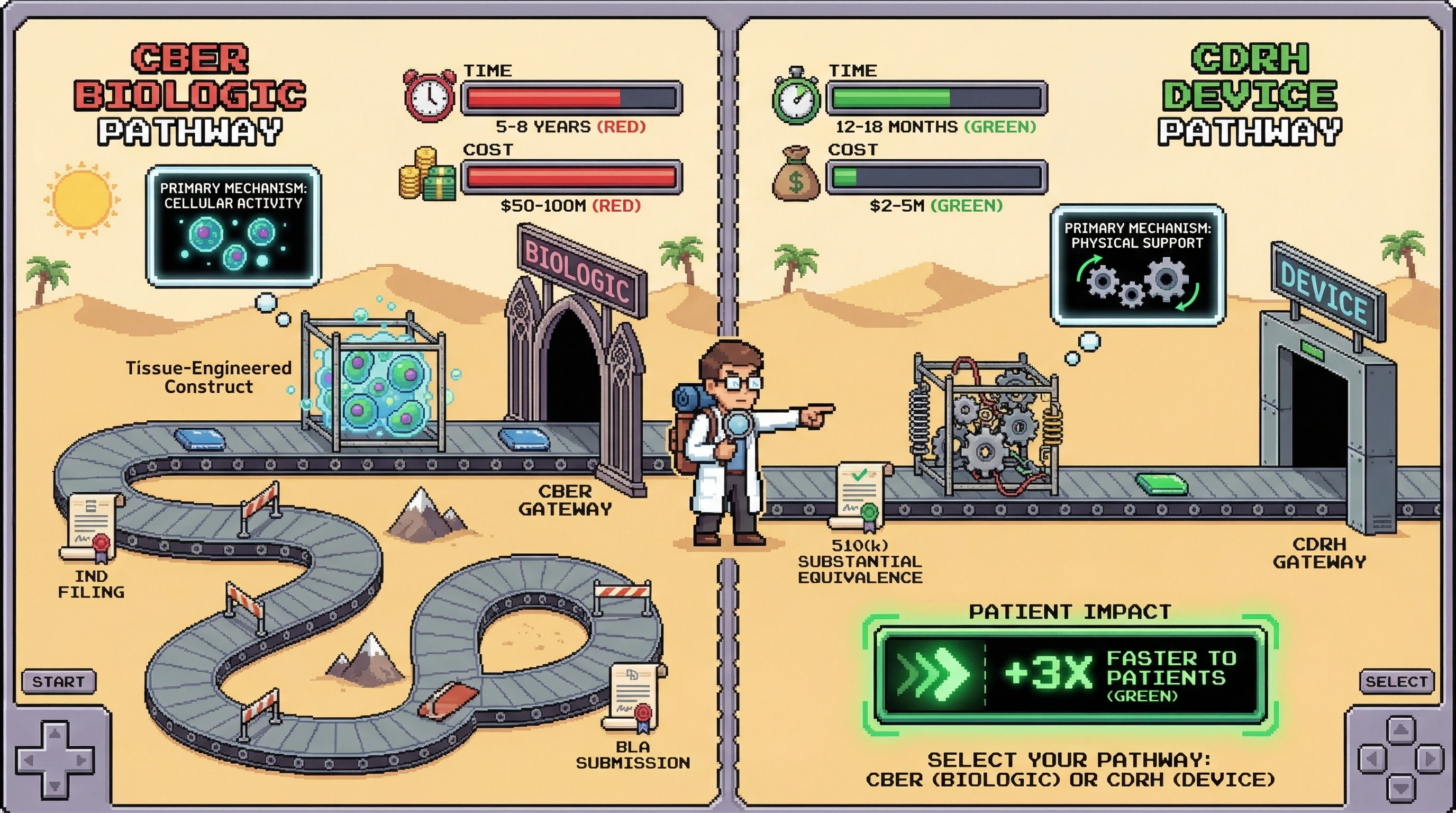Tap the down arrow of the D-pad under SELECT
This screenshot has height=813, width=1456.
coord(1400,787)
